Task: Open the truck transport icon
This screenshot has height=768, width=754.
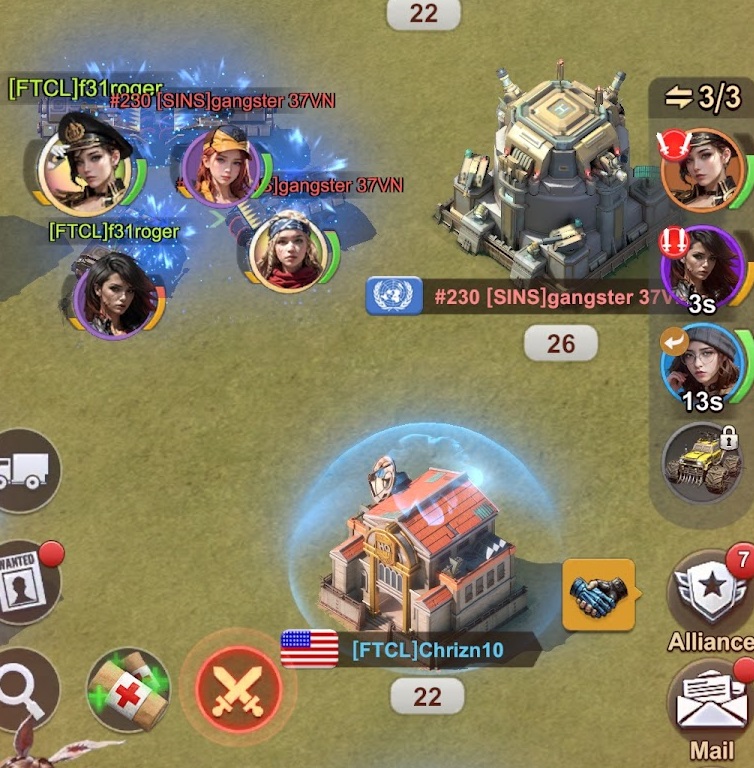Action: coord(24,471)
